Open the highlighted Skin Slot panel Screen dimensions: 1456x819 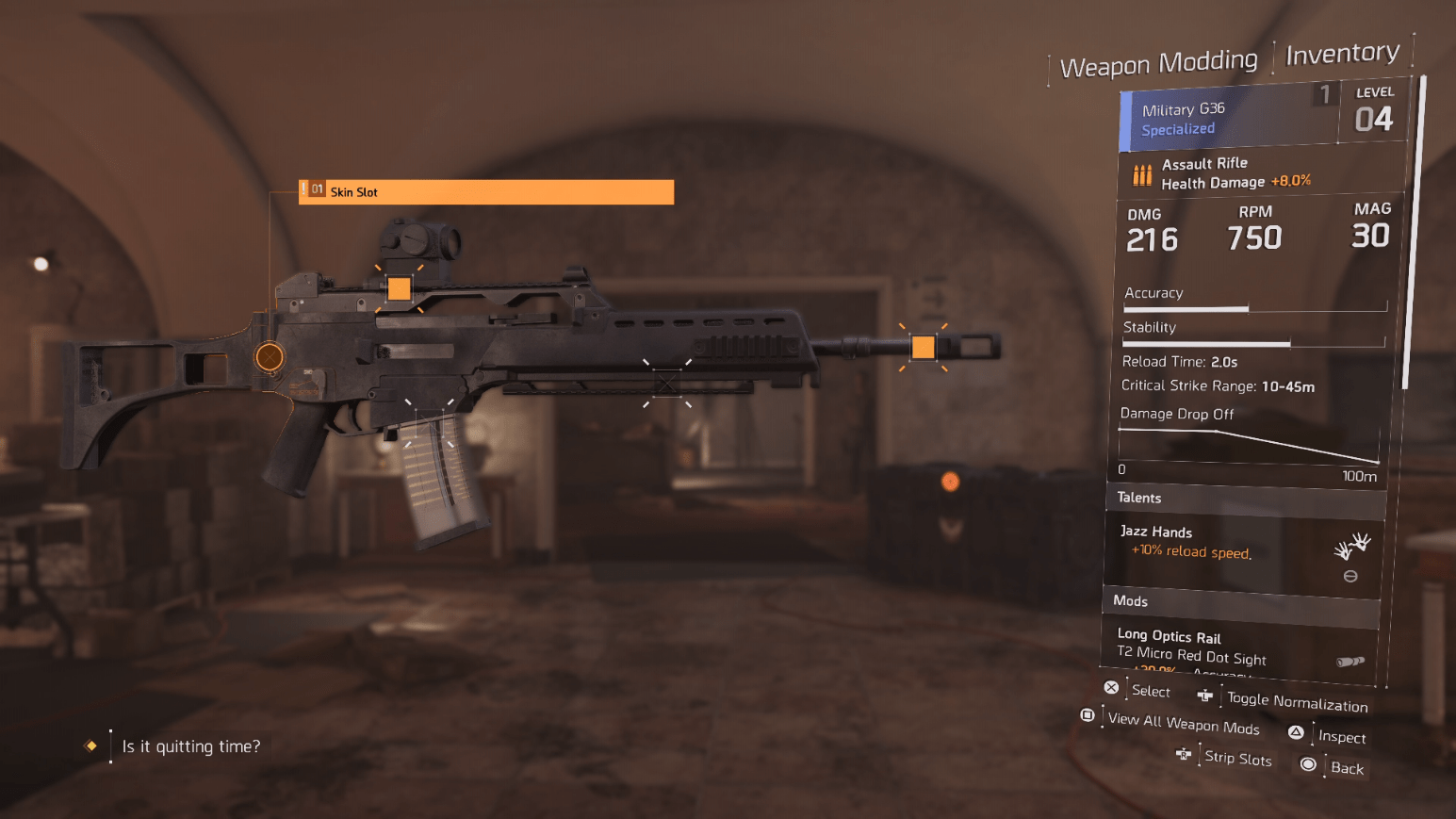coord(486,192)
